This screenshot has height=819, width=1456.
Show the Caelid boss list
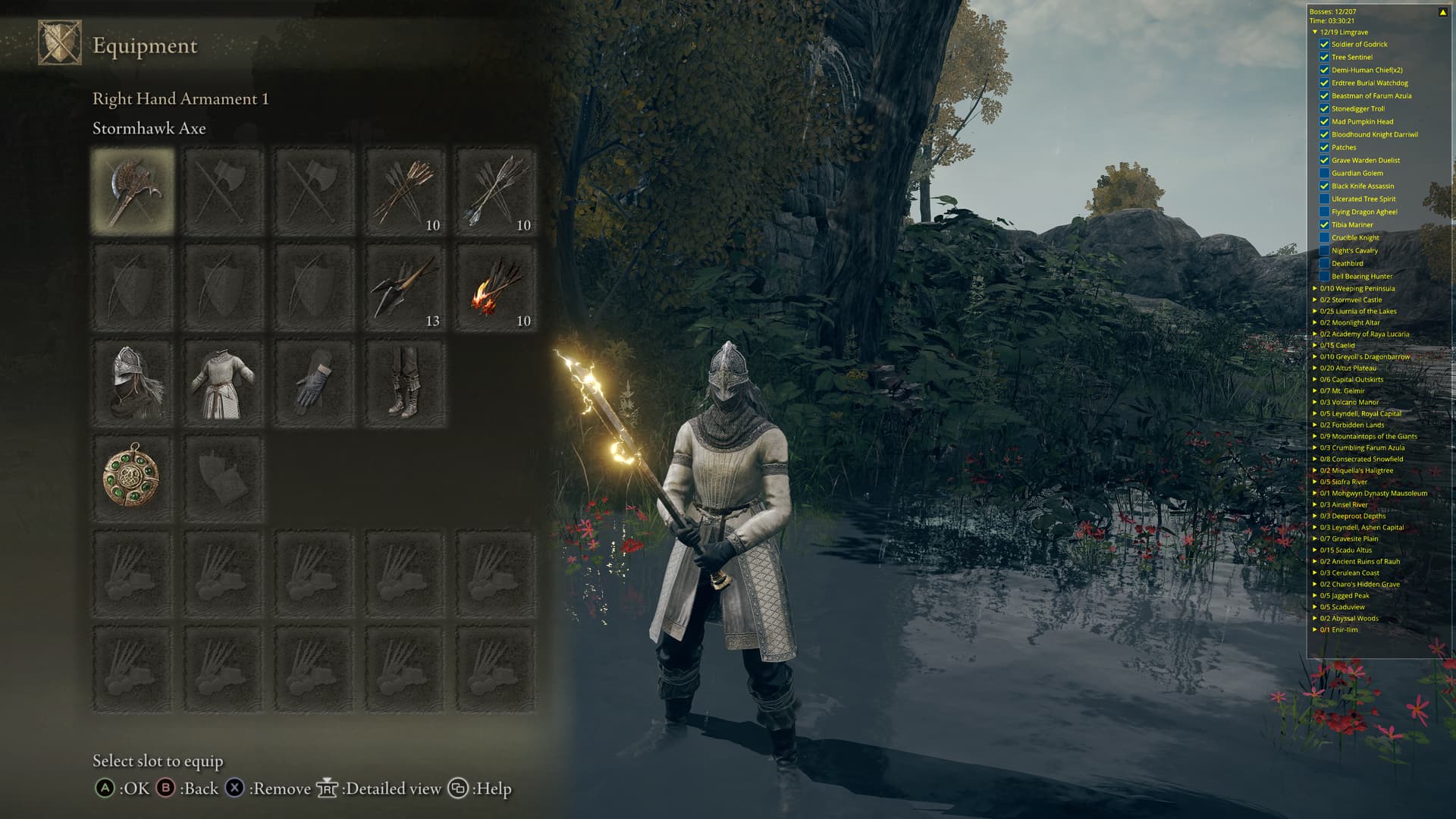click(x=1315, y=345)
